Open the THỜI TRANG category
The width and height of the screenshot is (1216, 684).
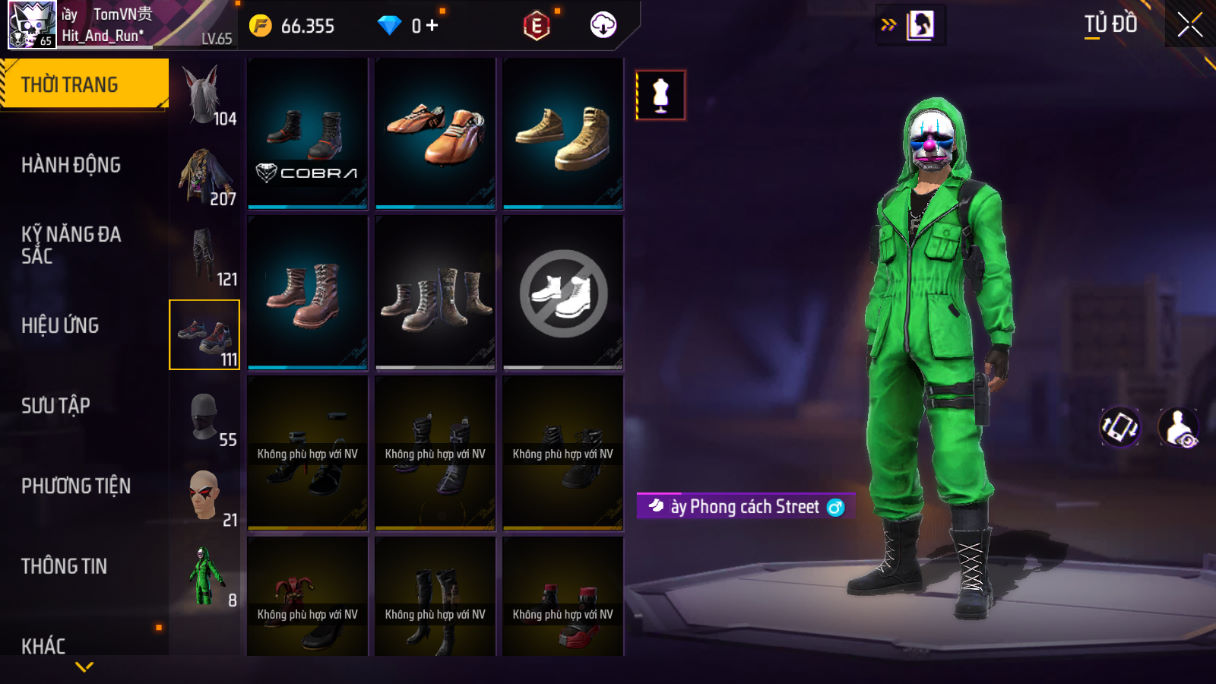coord(84,85)
